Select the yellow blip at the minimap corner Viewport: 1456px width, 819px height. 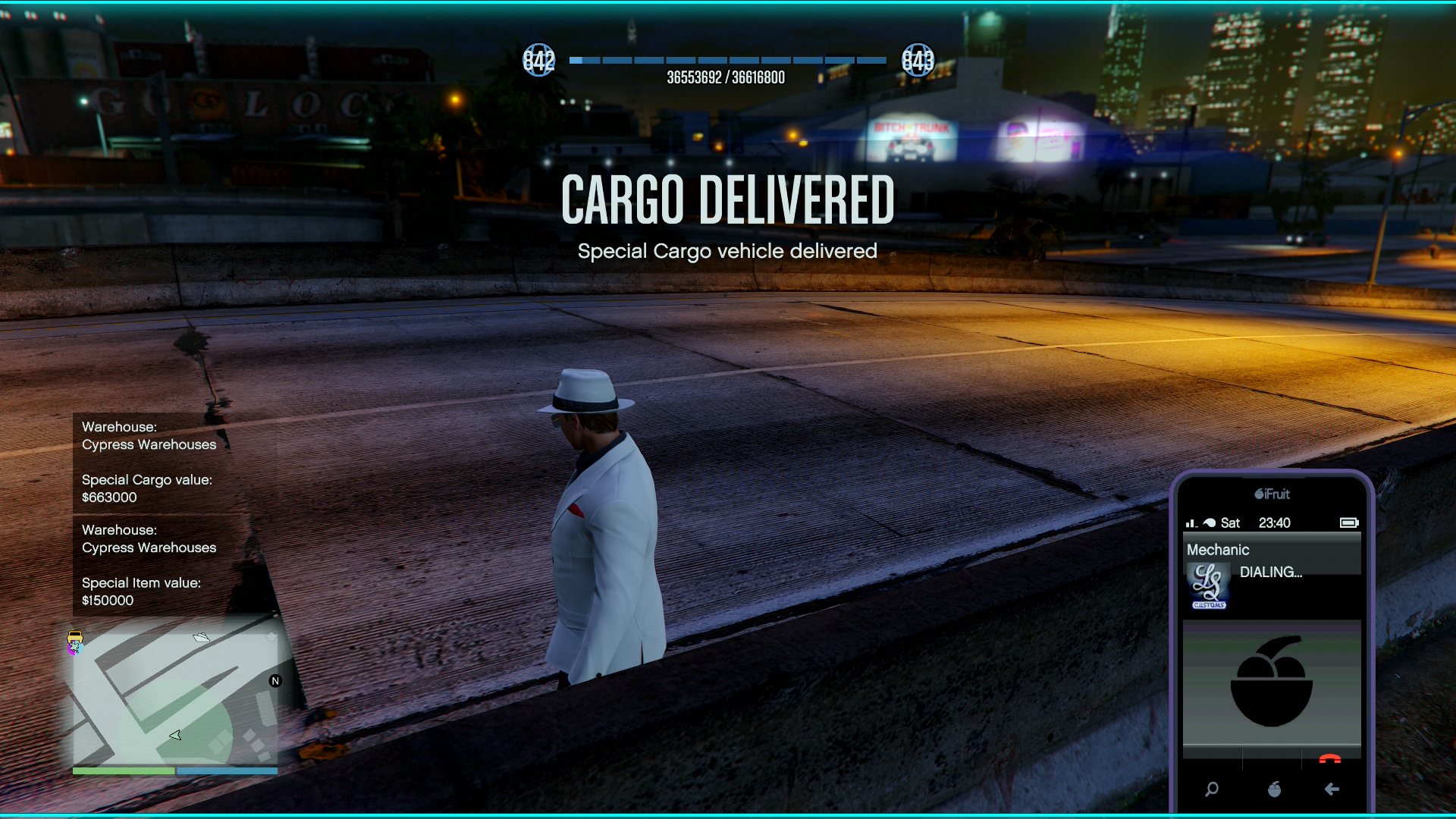[75, 637]
